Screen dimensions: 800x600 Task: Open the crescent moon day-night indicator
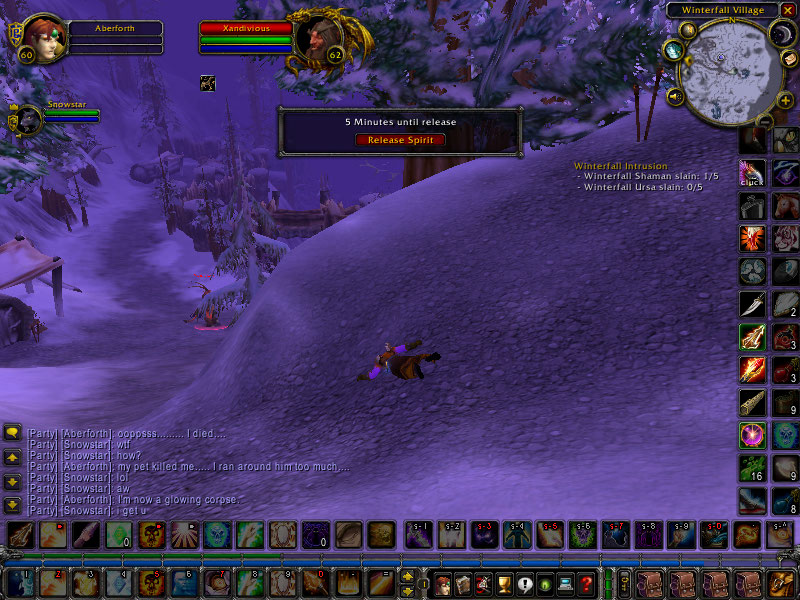click(779, 36)
